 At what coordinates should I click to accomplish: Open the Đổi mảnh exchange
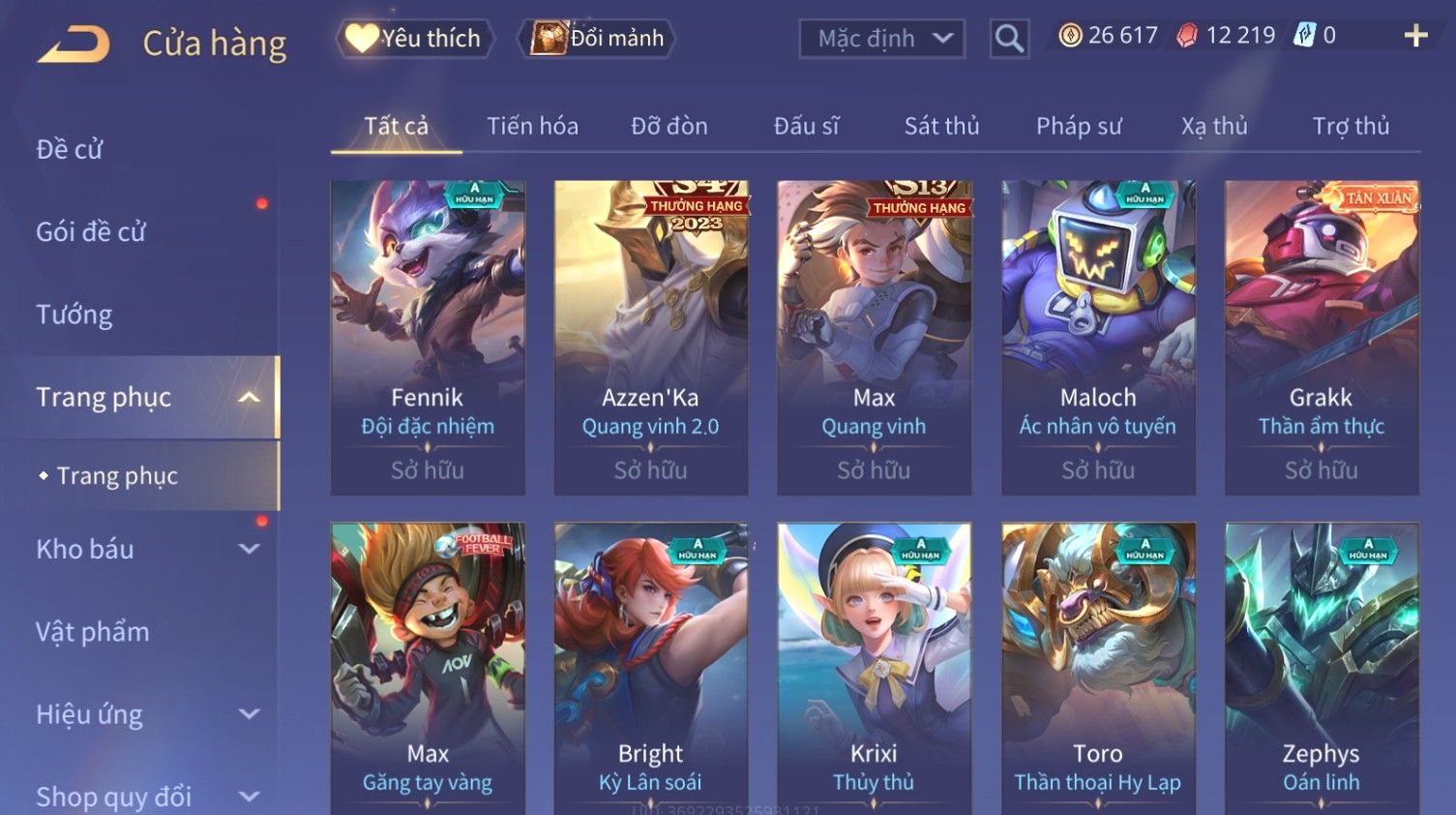pos(598,39)
